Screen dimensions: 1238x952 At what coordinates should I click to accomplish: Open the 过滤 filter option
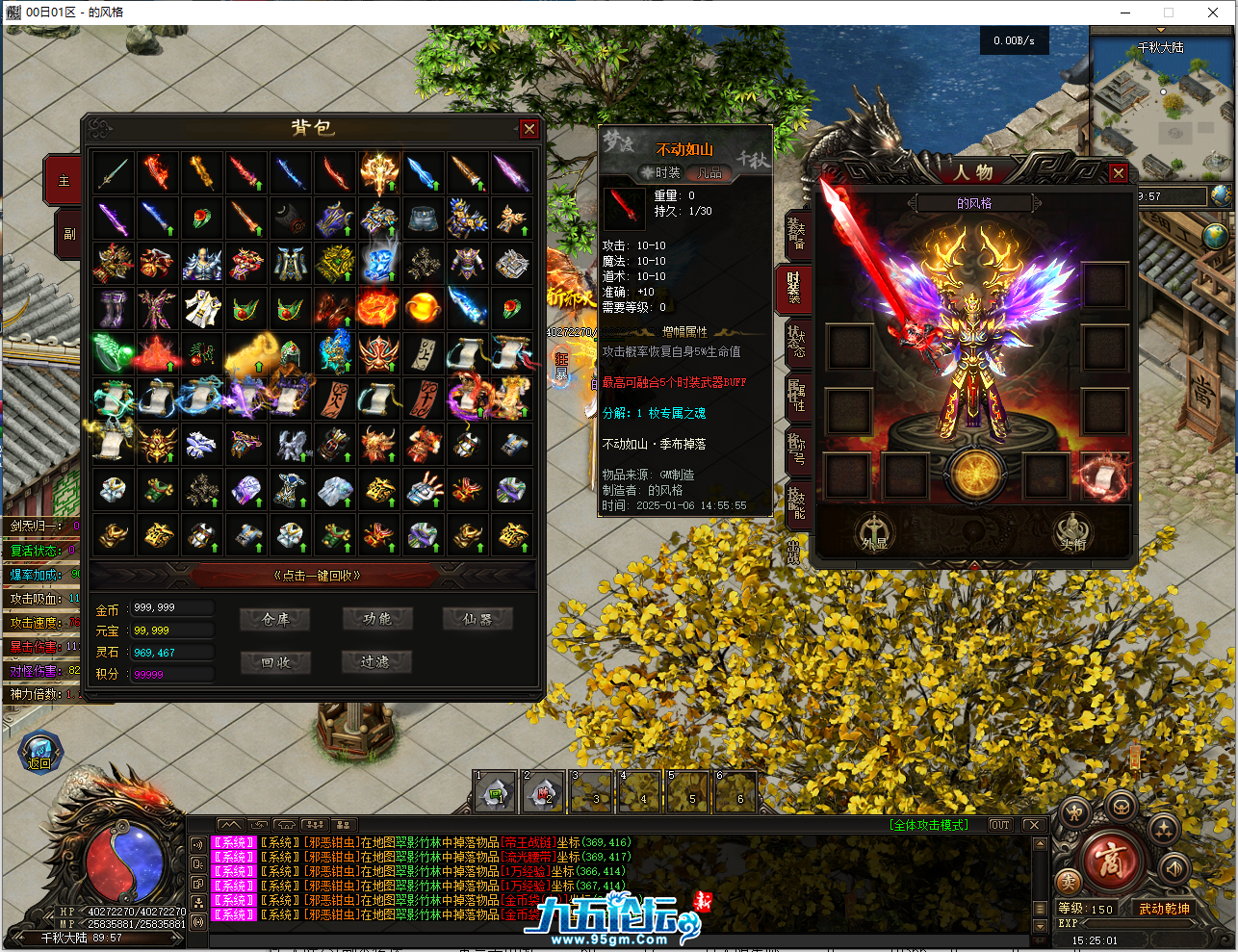[x=377, y=662]
